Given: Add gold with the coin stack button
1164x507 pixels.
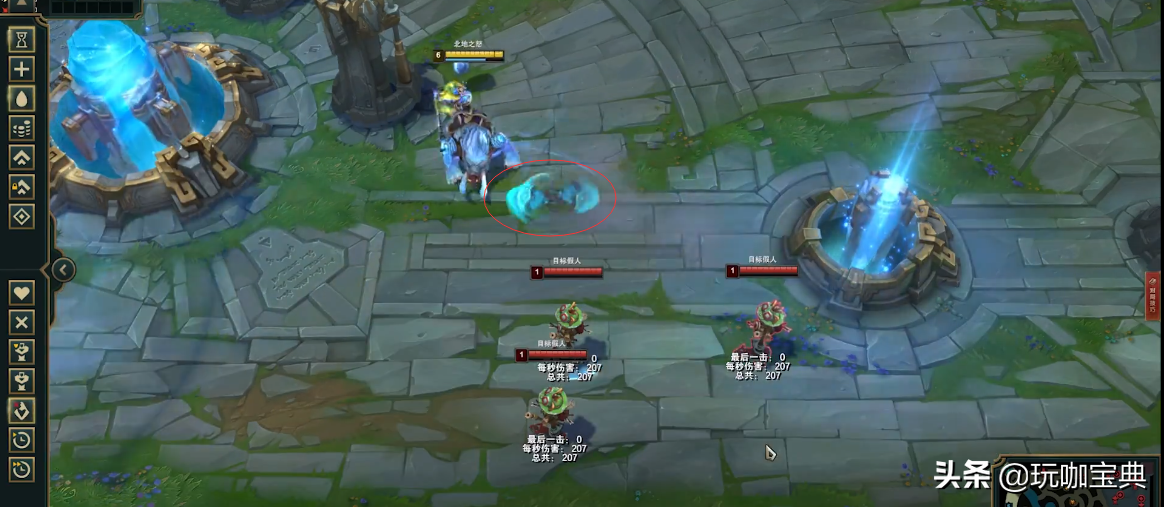Looking at the screenshot, I should pyautogui.click(x=22, y=128).
